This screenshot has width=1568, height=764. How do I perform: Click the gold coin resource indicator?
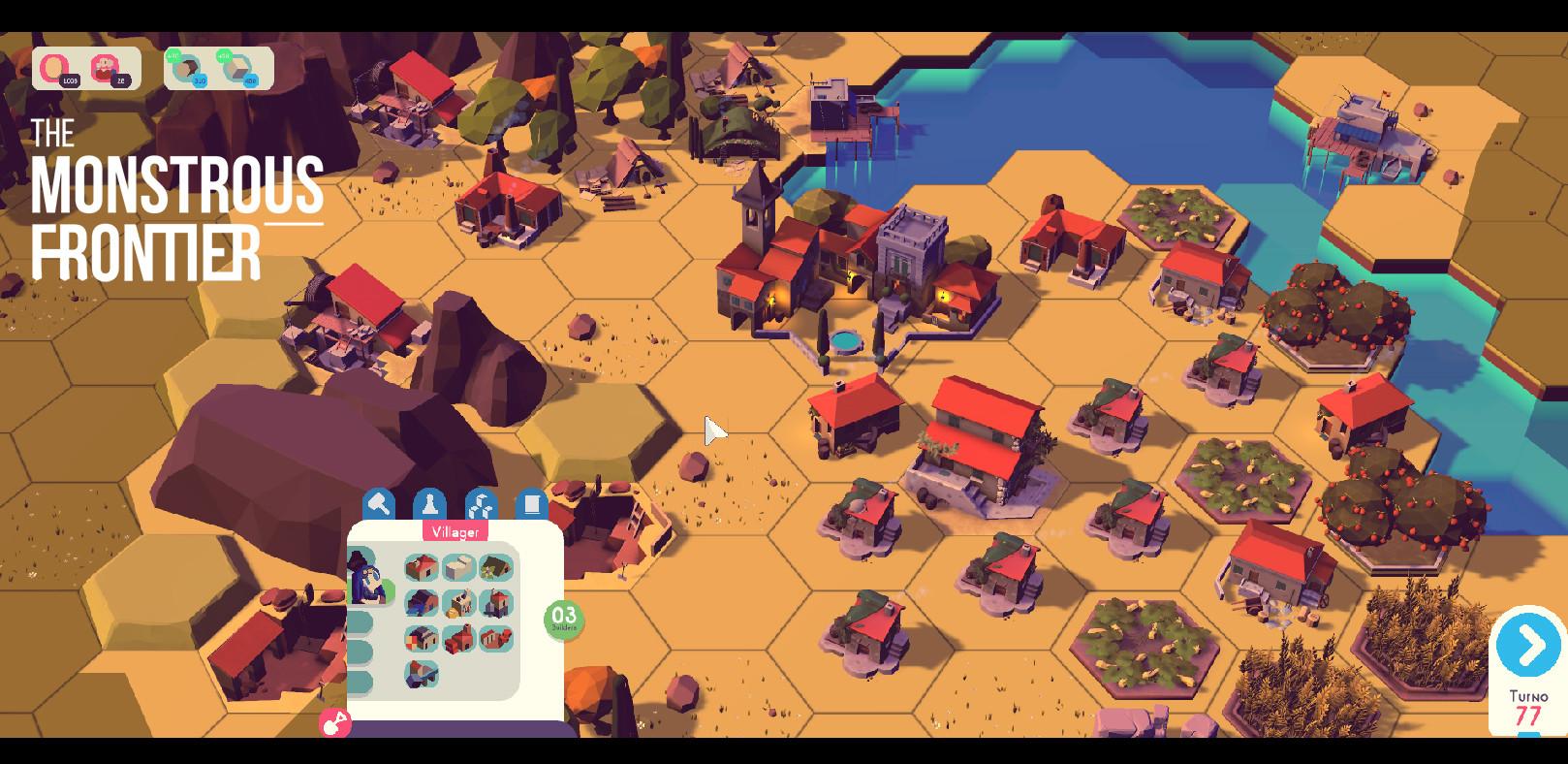coord(55,66)
